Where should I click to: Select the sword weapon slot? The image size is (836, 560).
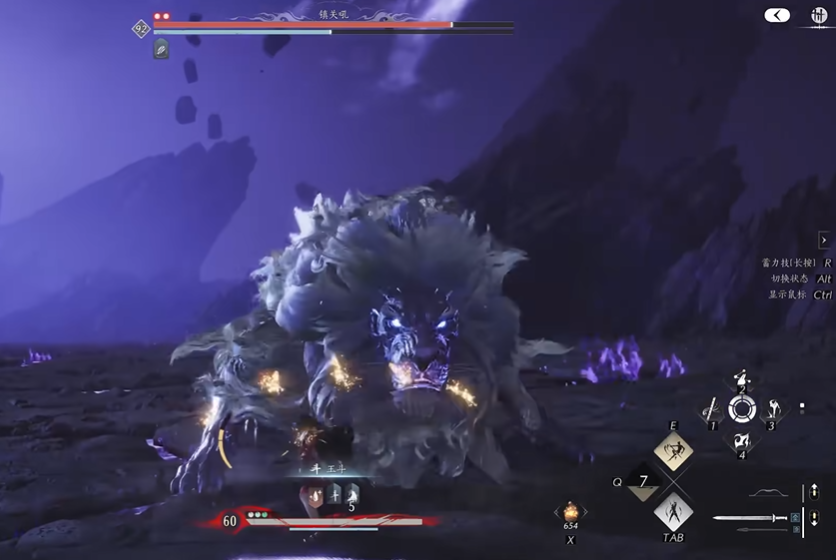click(751, 518)
